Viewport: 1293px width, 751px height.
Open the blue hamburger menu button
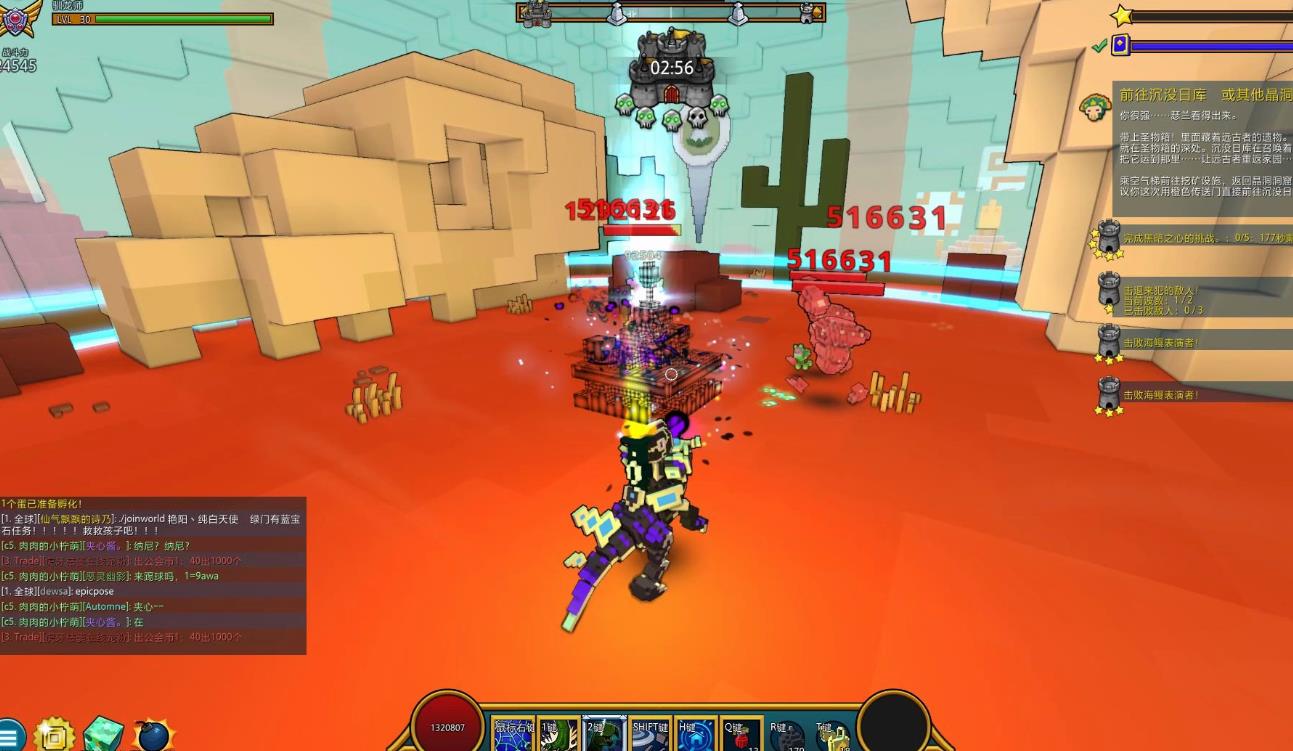(x=10, y=737)
